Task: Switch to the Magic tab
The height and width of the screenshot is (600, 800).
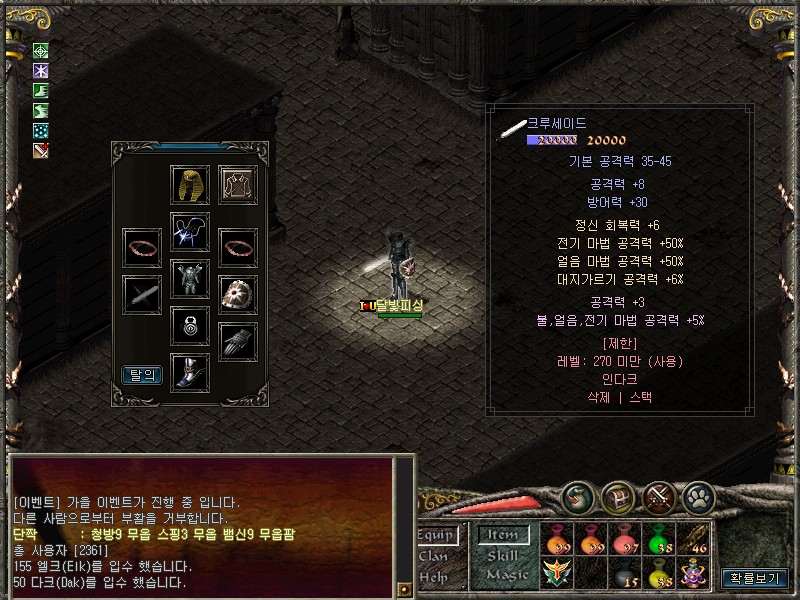Action: pos(504,574)
